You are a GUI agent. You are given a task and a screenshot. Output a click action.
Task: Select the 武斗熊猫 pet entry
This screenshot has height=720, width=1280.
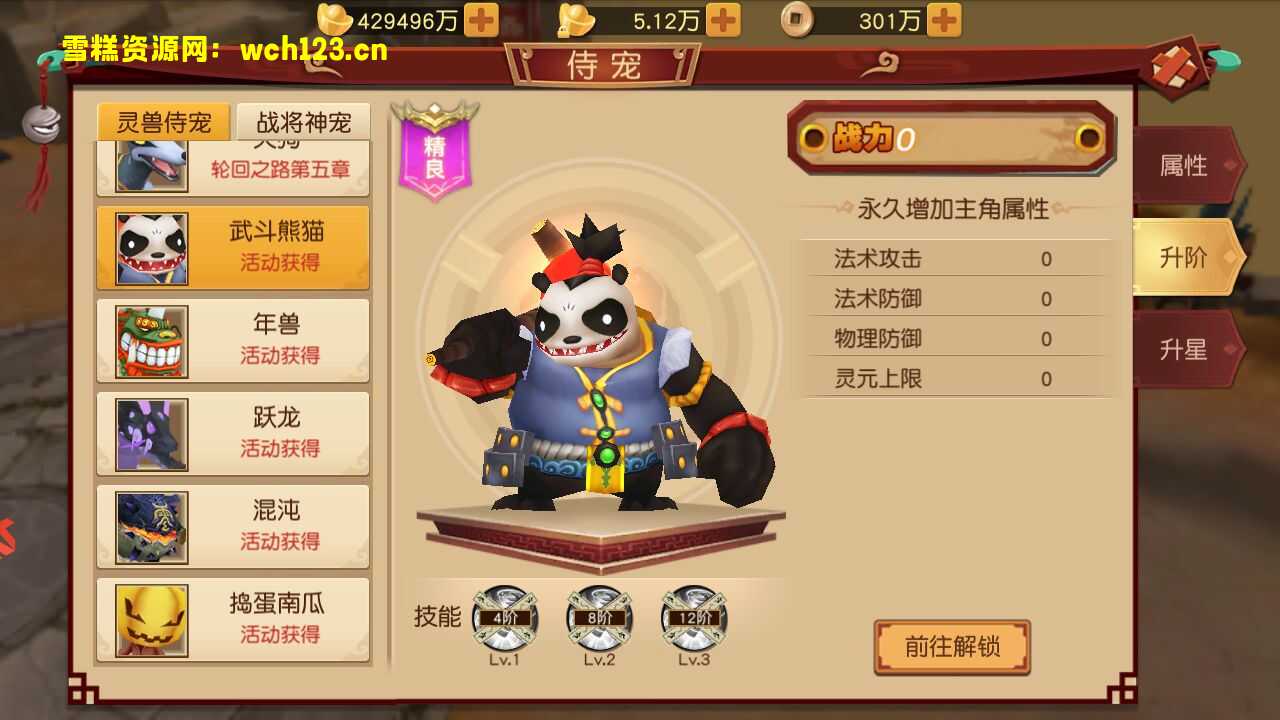point(233,247)
